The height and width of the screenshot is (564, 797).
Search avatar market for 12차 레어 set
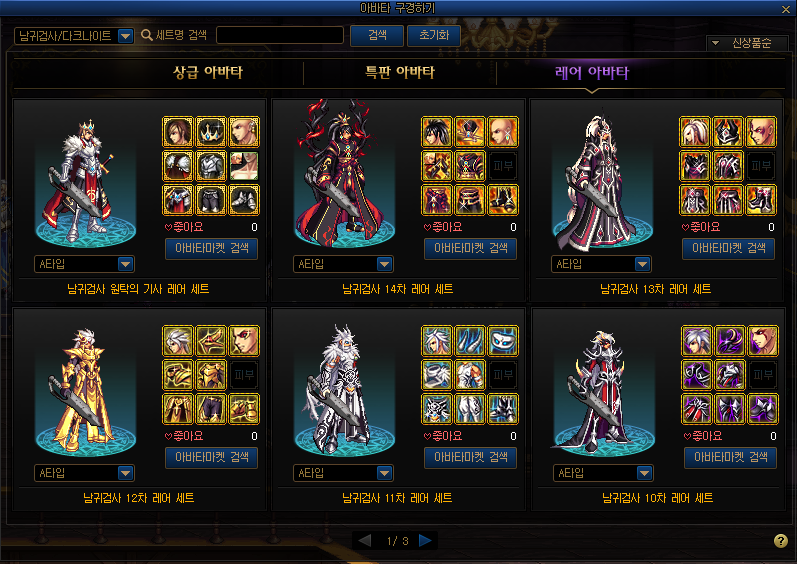click(211, 458)
